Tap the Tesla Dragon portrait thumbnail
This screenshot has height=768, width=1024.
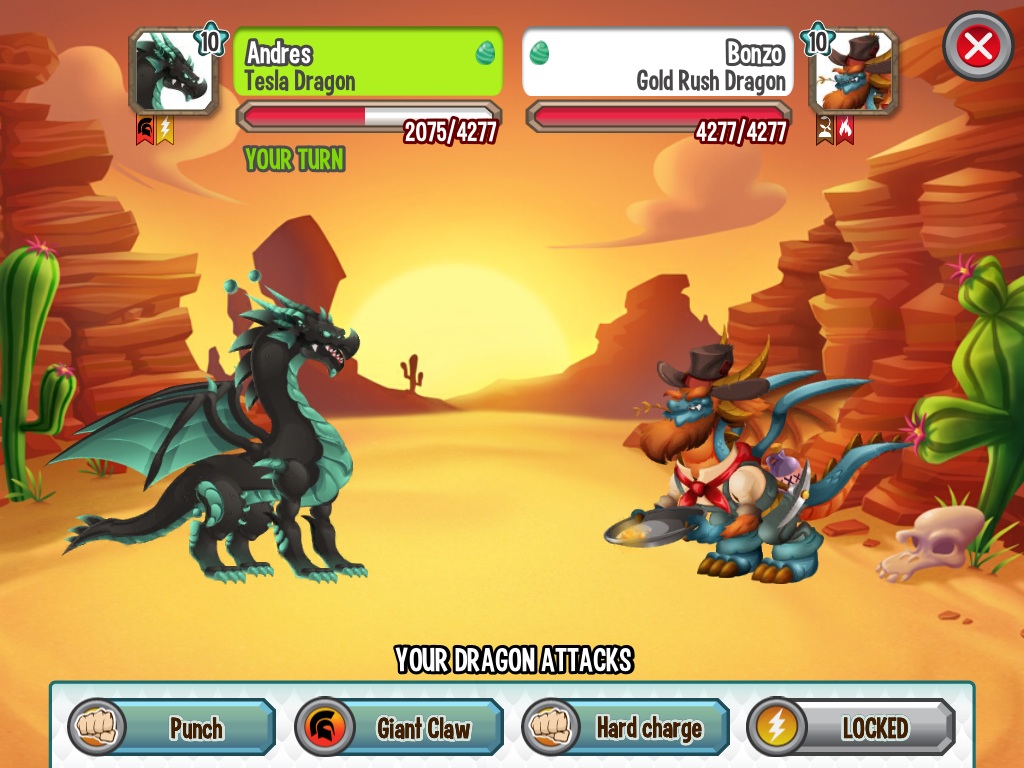(173, 72)
